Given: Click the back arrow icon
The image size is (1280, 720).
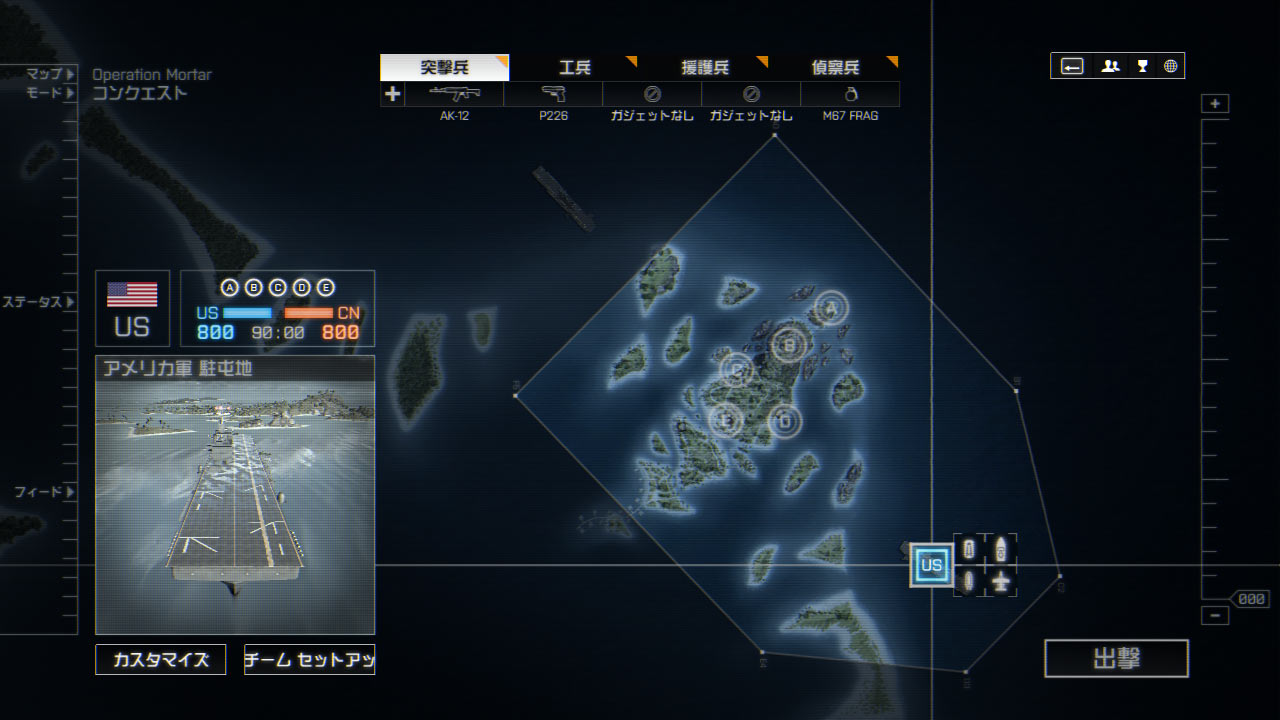Looking at the screenshot, I should tap(1072, 66).
